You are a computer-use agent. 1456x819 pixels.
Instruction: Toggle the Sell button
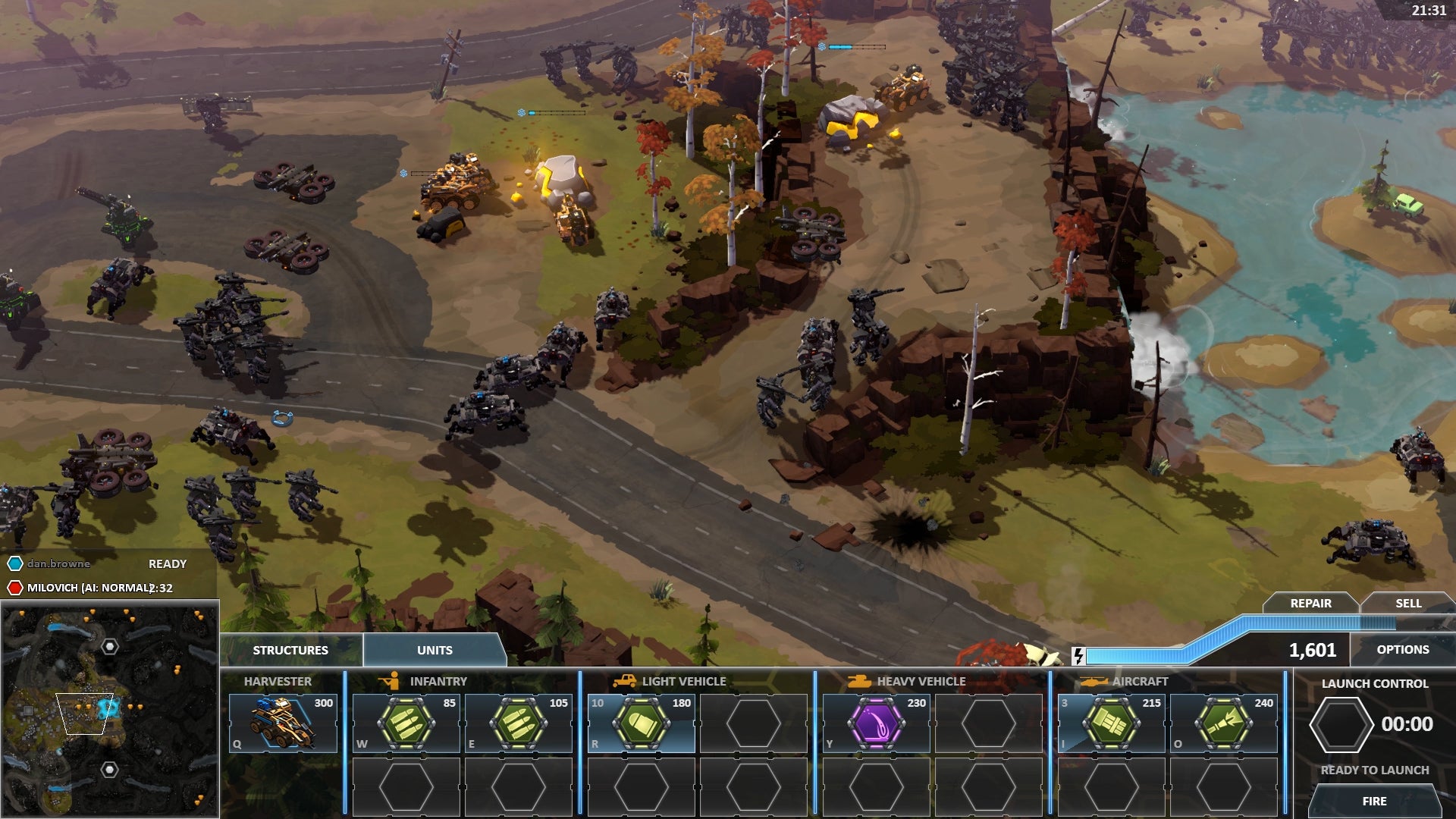point(1408,603)
